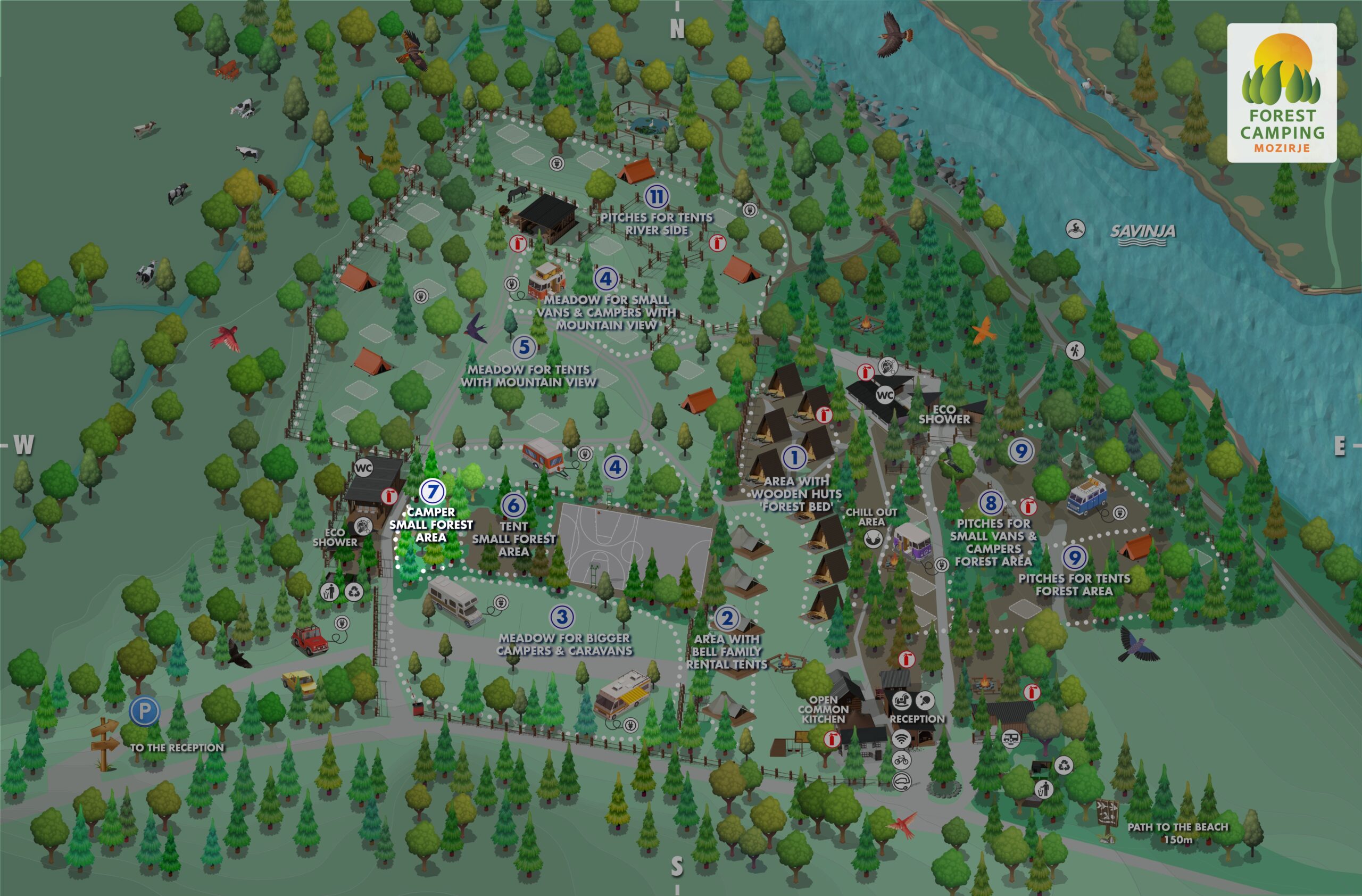Choose the highlighted marker 7 camper area
The image size is (1362, 896).
[x=432, y=492]
